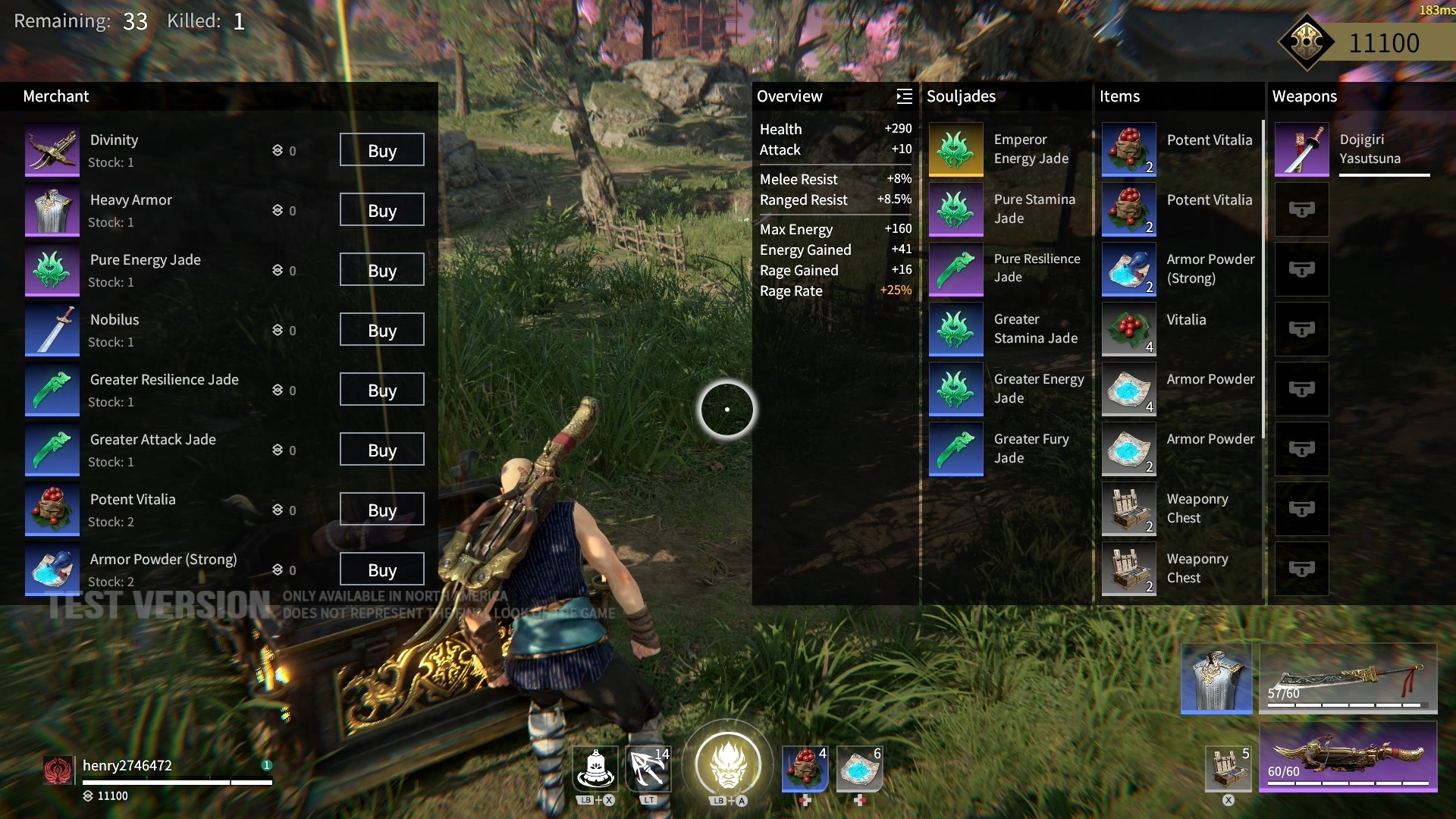The image size is (1456, 819).
Task: Buy the Heavy Armor
Action: [381, 210]
